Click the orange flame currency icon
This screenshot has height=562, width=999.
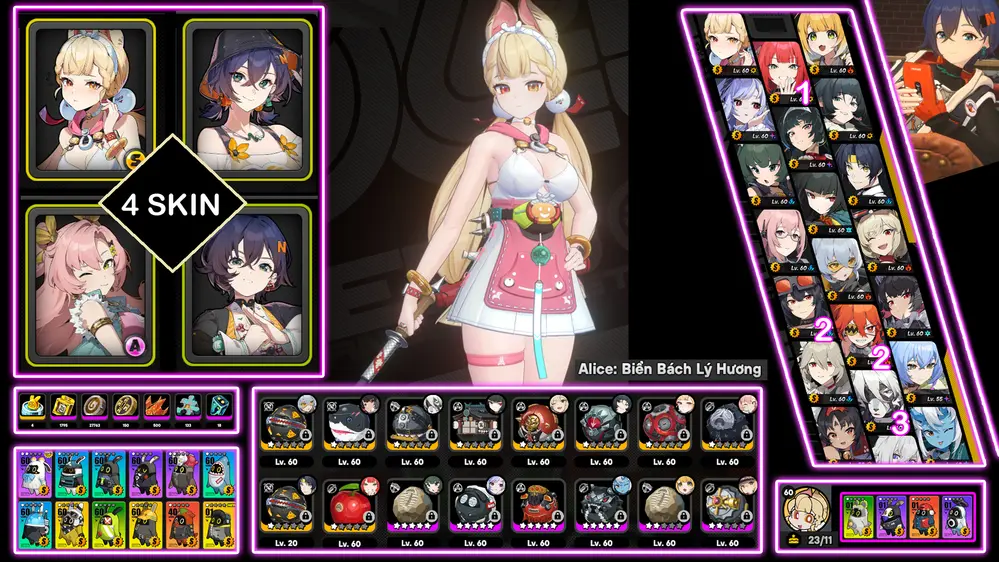pyautogui.click(x=155, y=406)
